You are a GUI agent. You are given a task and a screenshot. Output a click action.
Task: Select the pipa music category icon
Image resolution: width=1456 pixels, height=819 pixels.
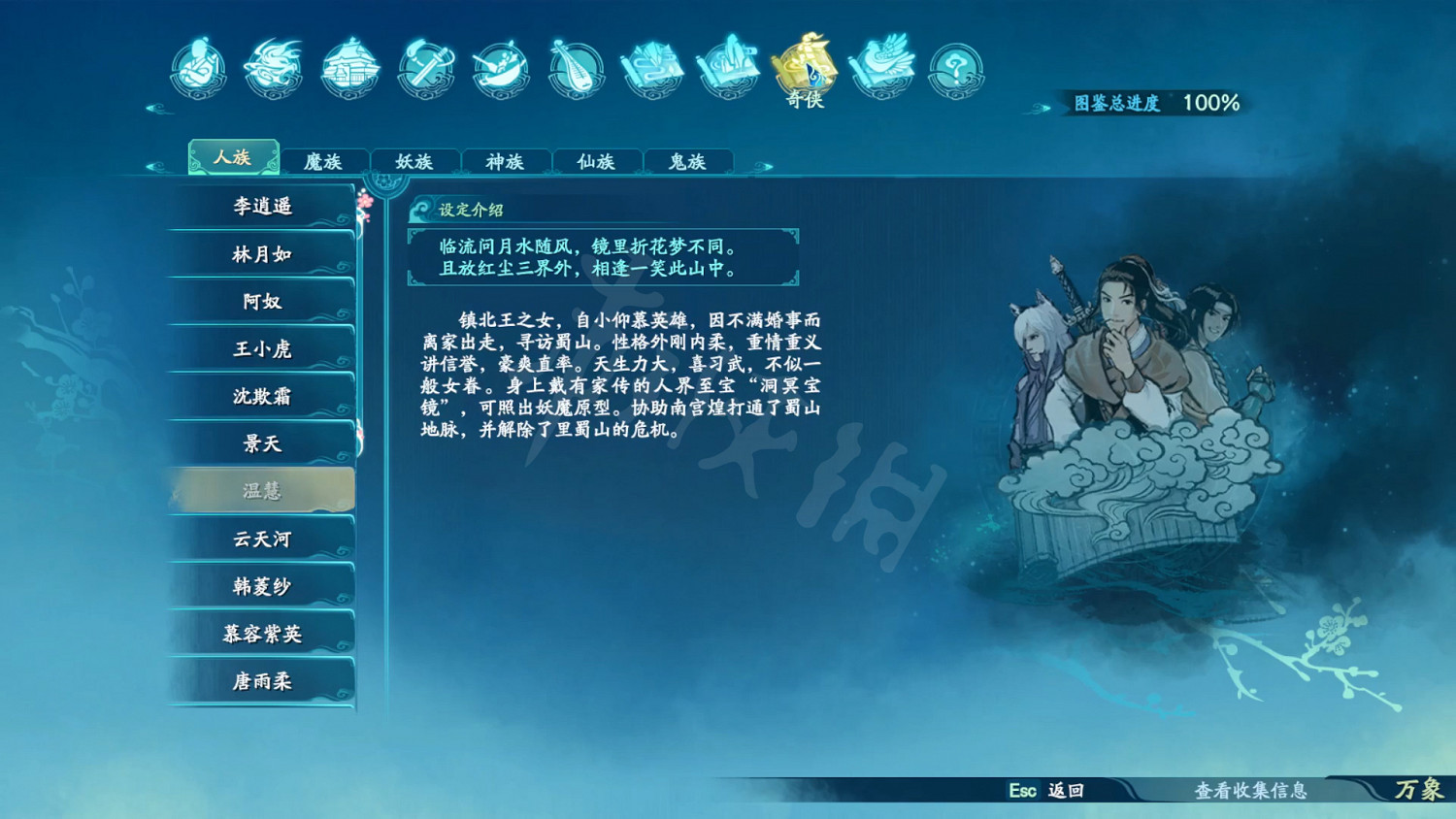[576, 70]
